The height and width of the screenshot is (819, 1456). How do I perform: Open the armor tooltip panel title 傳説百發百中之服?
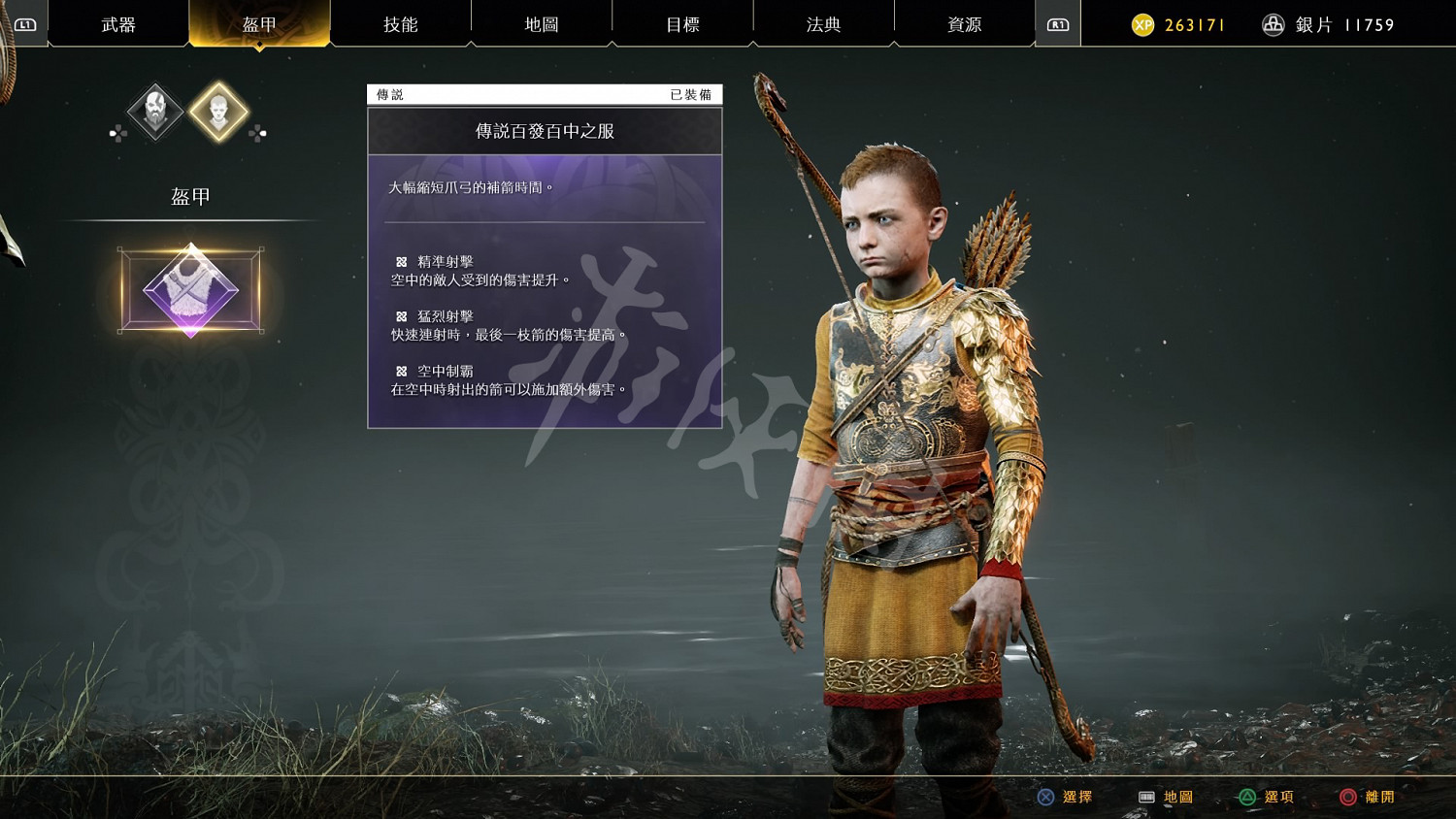[x=545, y=131]
